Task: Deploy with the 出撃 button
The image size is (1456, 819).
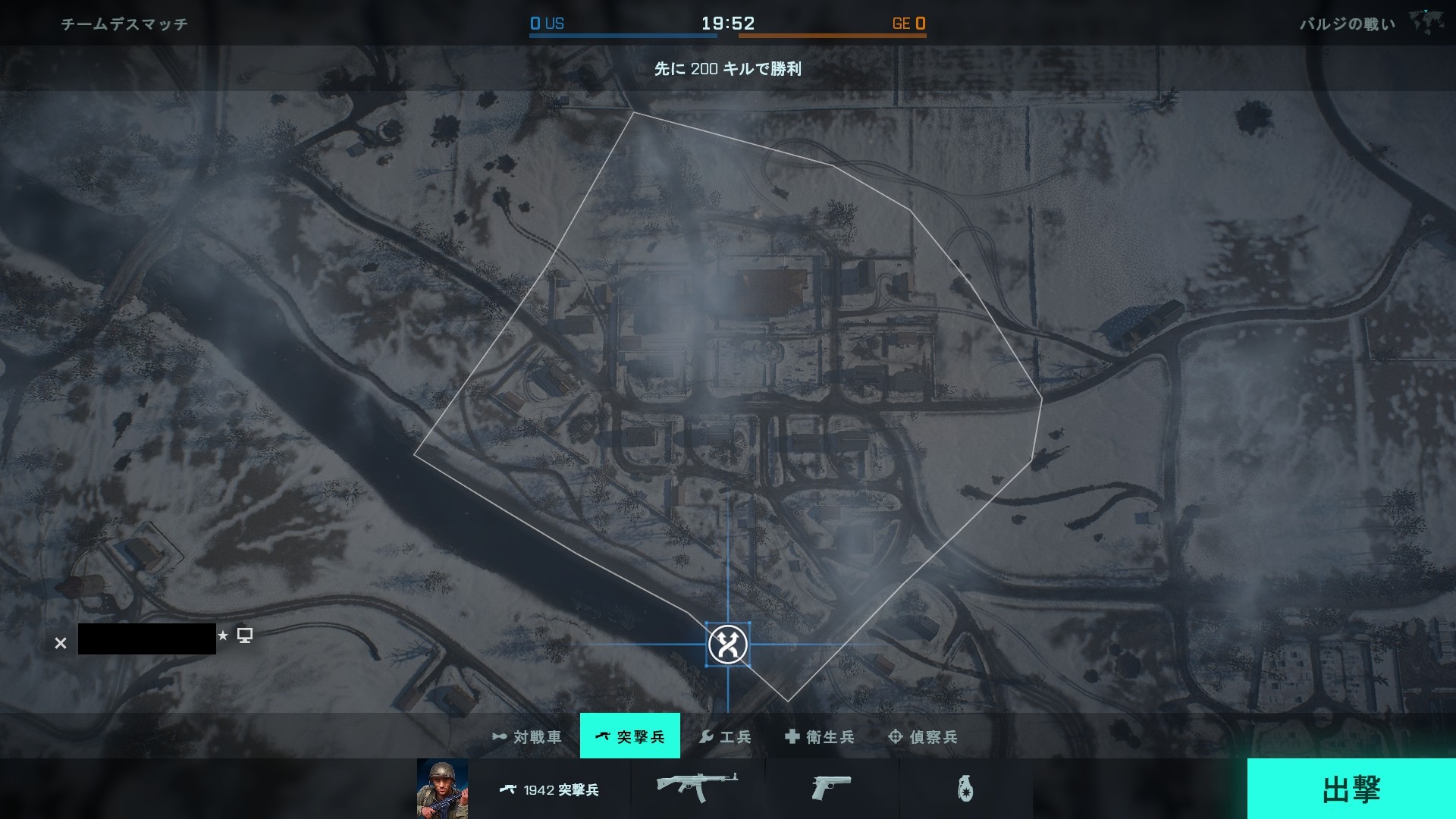Action: [x=1351, y=789]
